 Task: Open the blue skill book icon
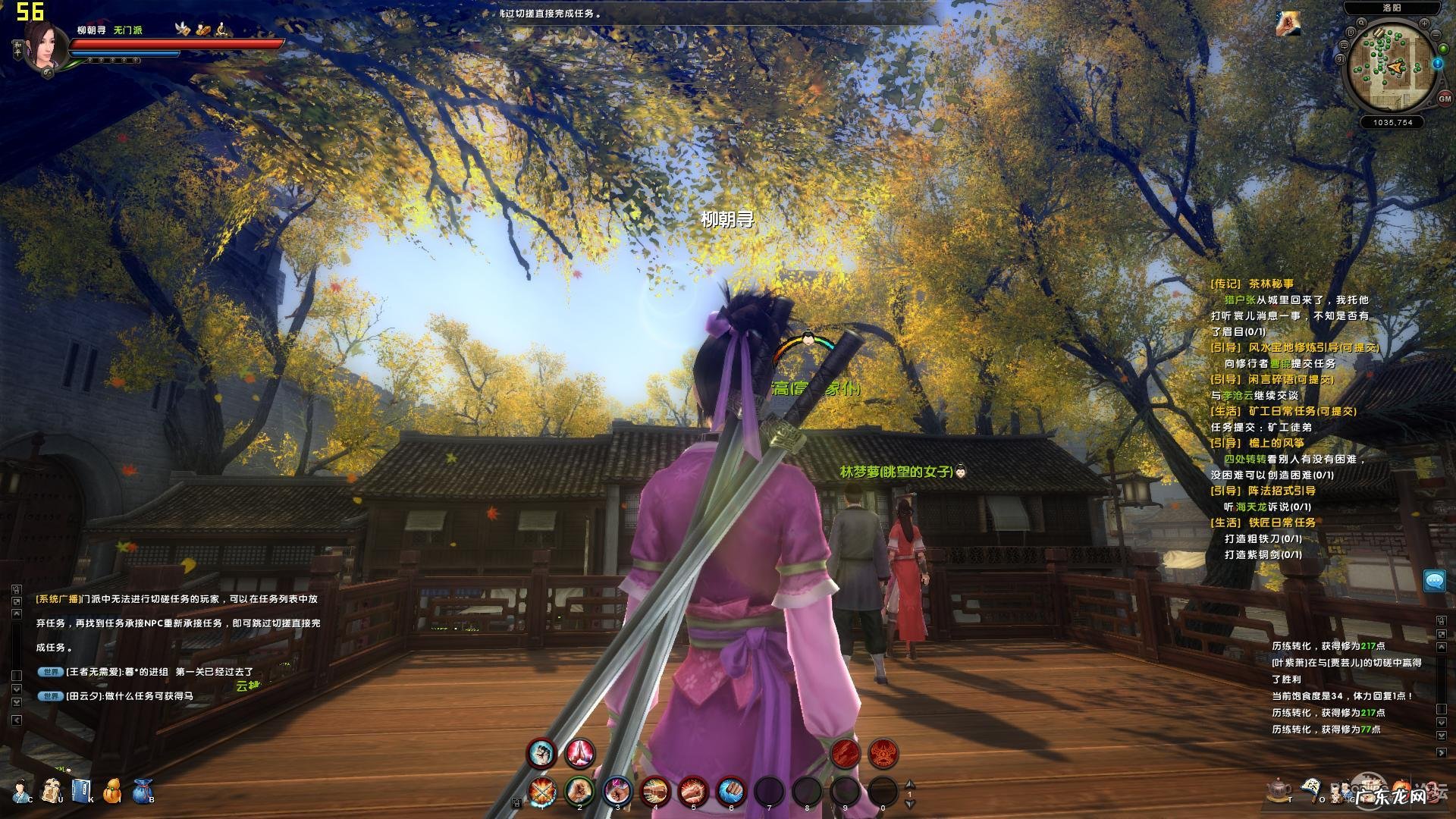[81, 789]
